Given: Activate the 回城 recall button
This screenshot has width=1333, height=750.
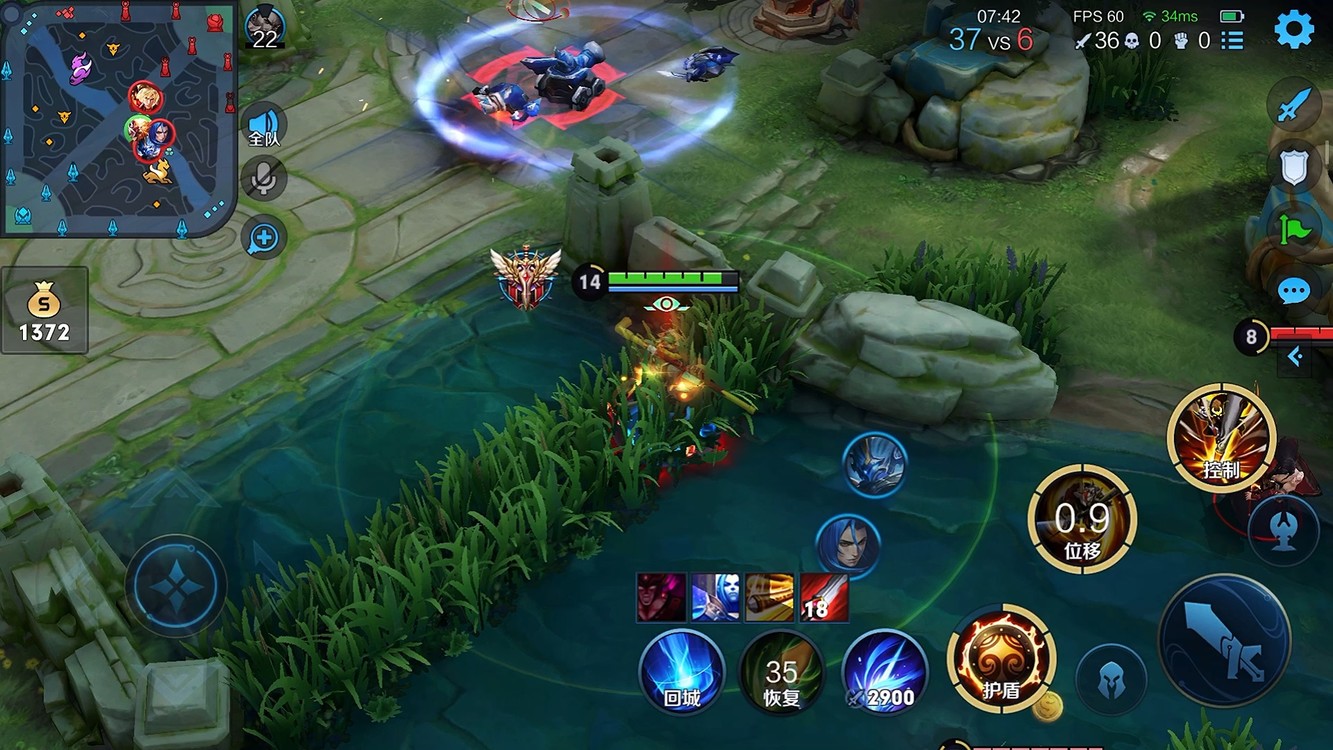Looking at the screenshot, I should coord(682,672).
